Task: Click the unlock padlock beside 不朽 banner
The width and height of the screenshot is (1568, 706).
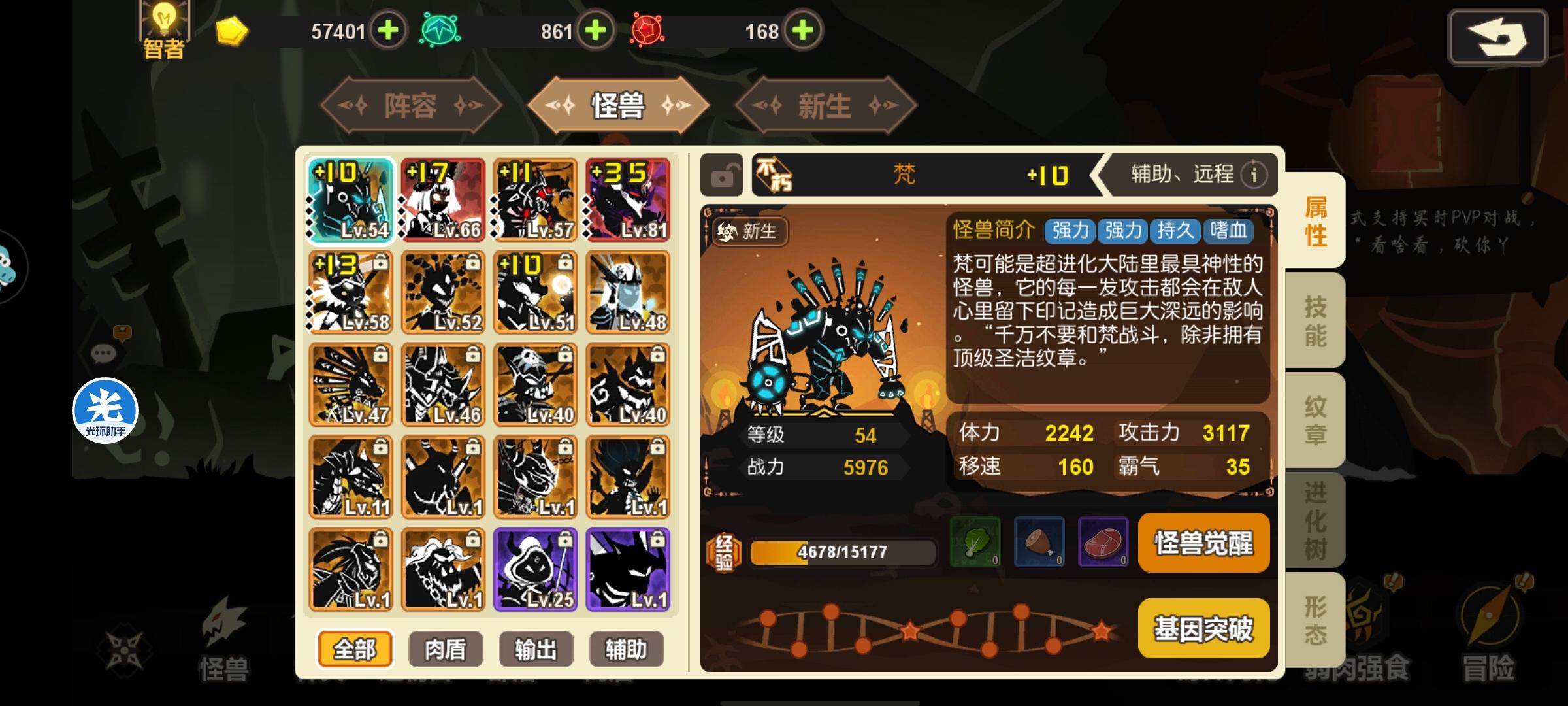Action: [x=721, y=175]
